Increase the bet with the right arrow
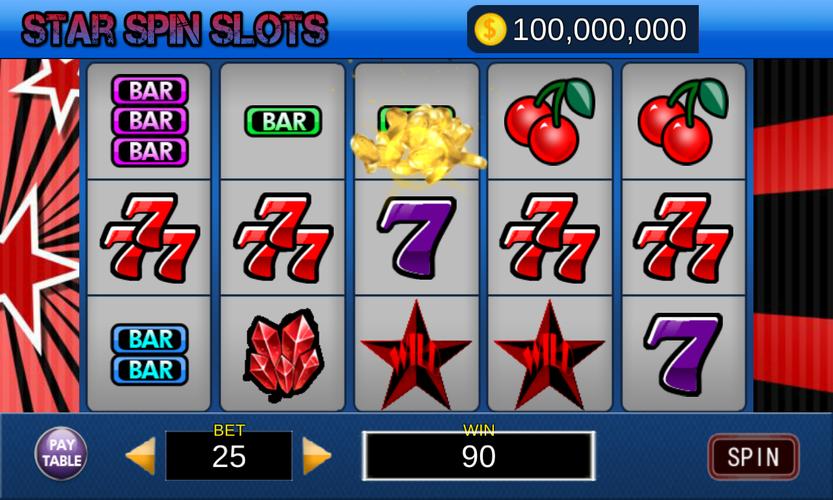 (x=317, y=456)
